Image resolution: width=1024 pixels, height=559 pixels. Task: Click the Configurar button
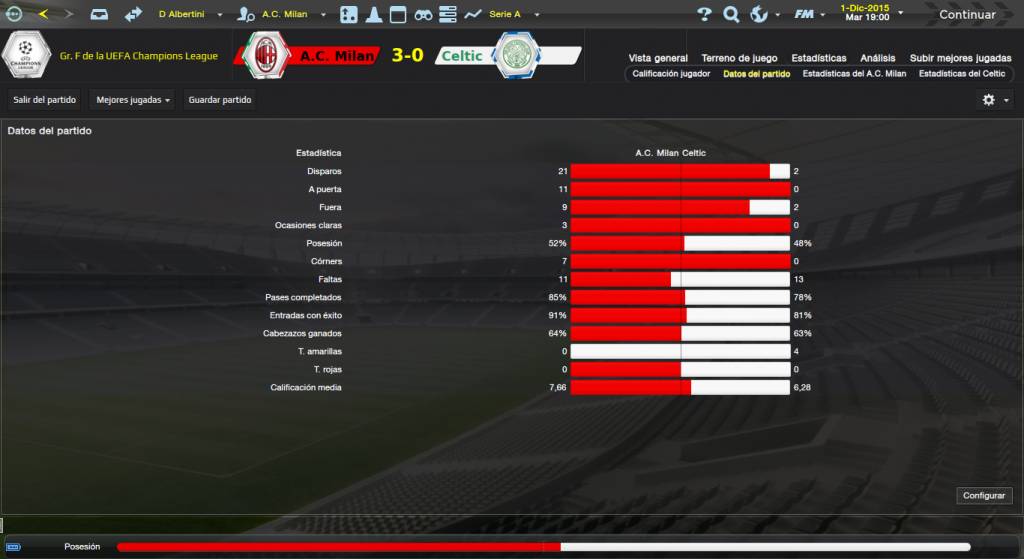pyautogui.click(x=985, y=496)
